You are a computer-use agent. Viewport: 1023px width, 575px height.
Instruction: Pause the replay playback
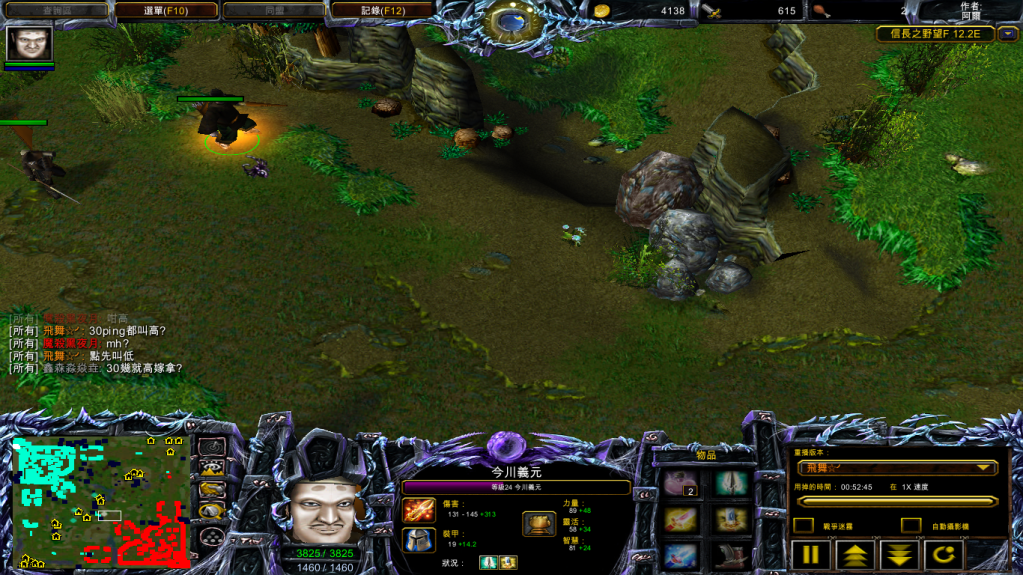click(812, 554)
